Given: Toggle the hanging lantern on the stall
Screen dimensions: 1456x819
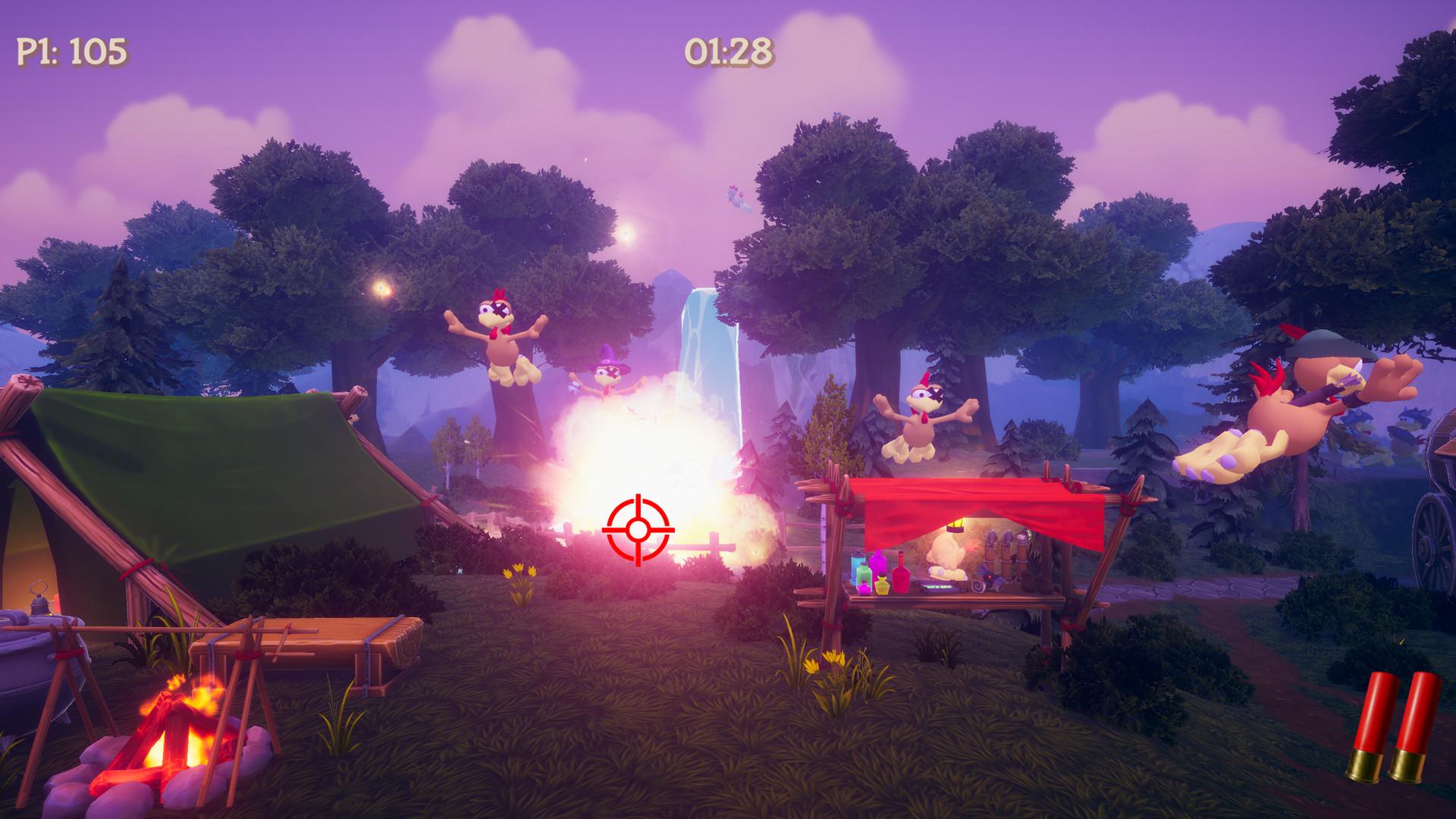Looking at the screenshot, I should (955, 526).
